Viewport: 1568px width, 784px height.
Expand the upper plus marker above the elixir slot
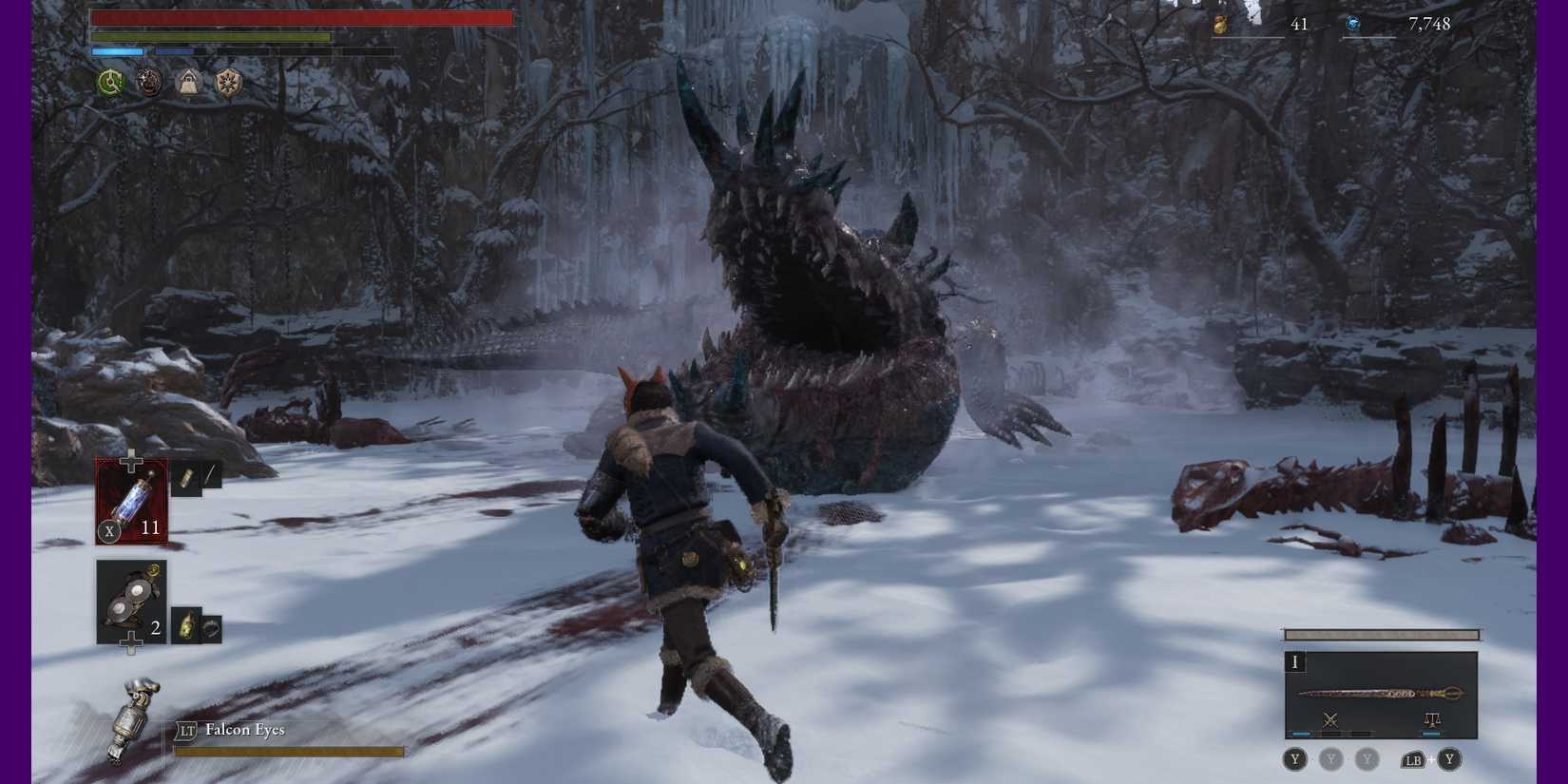pyautogui.click(x=129, y=459)
